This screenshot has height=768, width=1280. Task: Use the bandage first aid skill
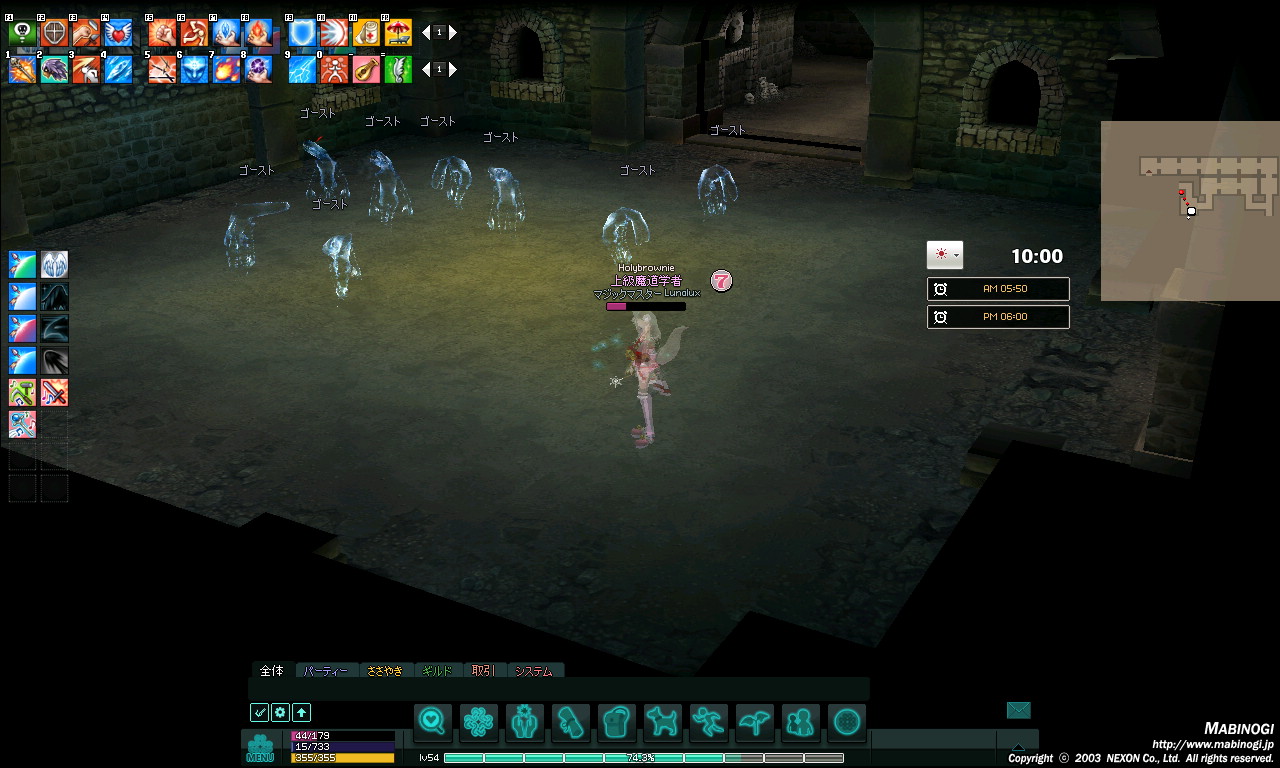pyautogui.click(x=366, y=33)
